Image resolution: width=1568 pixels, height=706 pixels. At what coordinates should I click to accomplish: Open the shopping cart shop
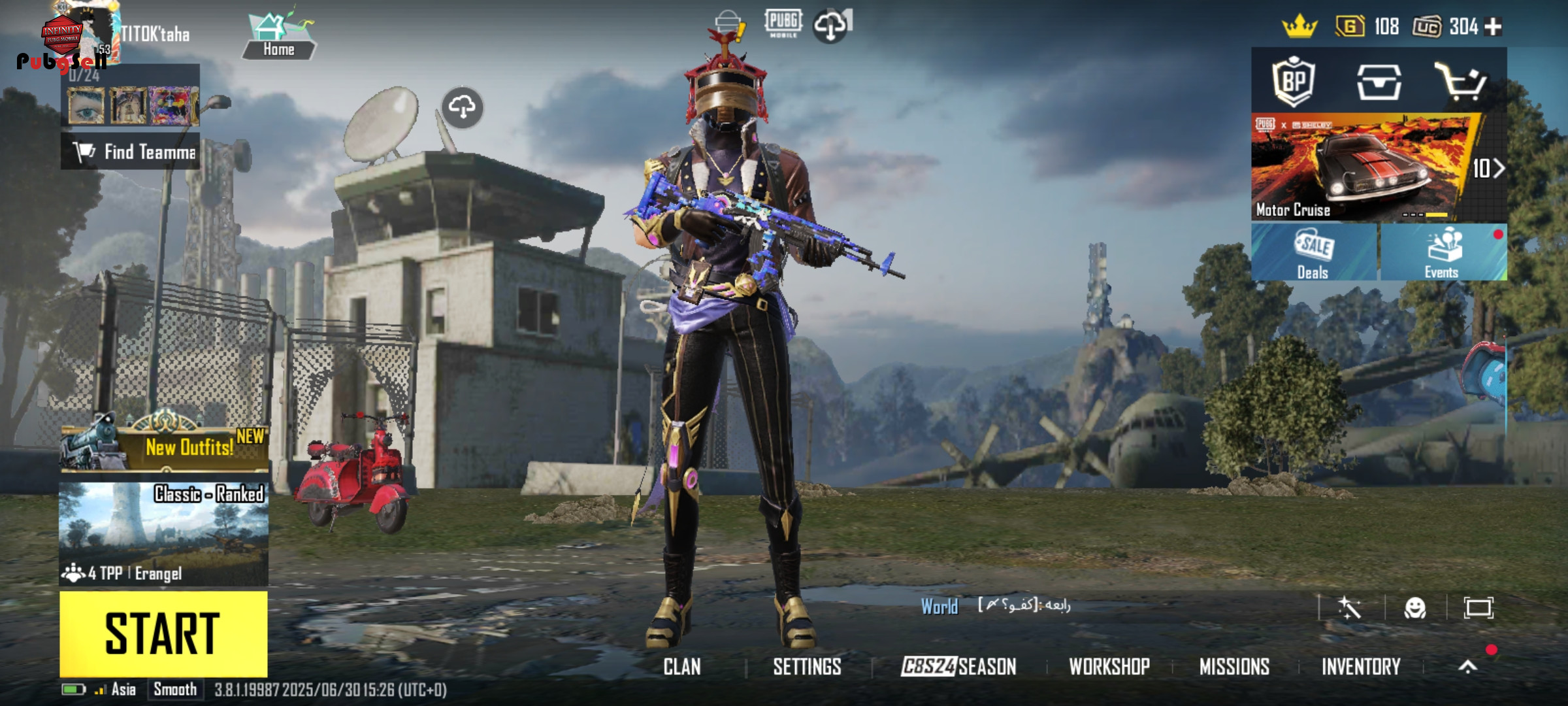point(1461,82)
